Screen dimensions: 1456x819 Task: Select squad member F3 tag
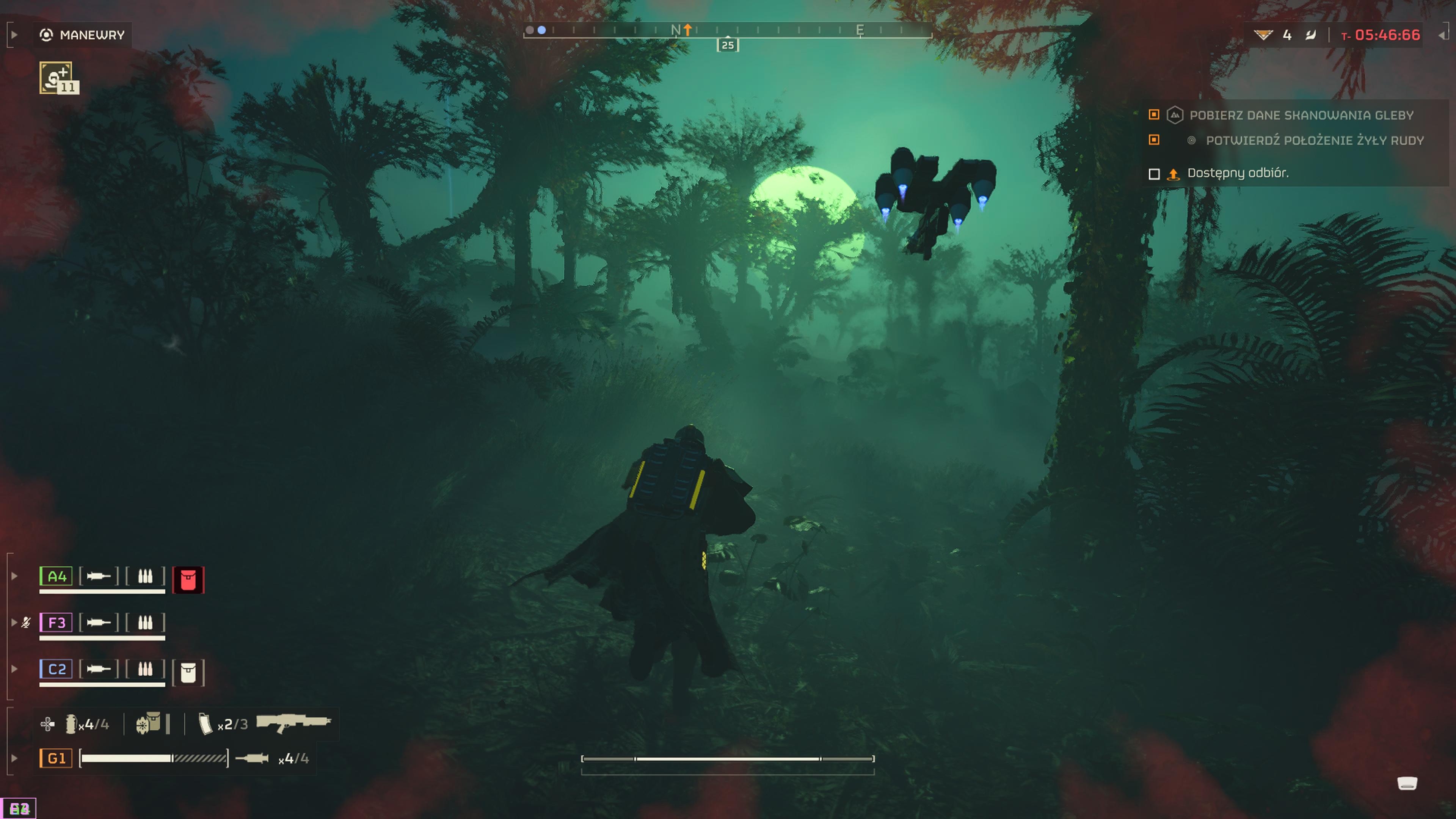(x=56, y=623)
